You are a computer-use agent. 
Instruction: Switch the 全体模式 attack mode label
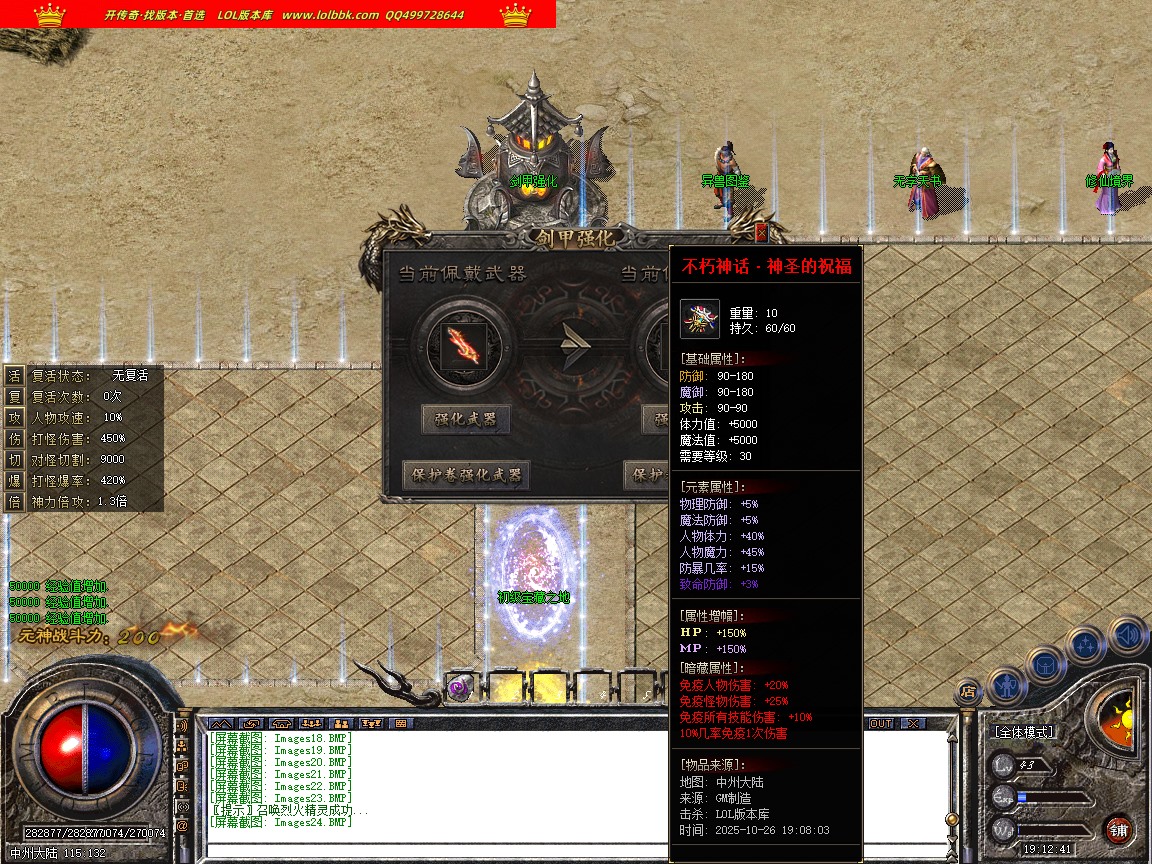(x=1023, y=732)
